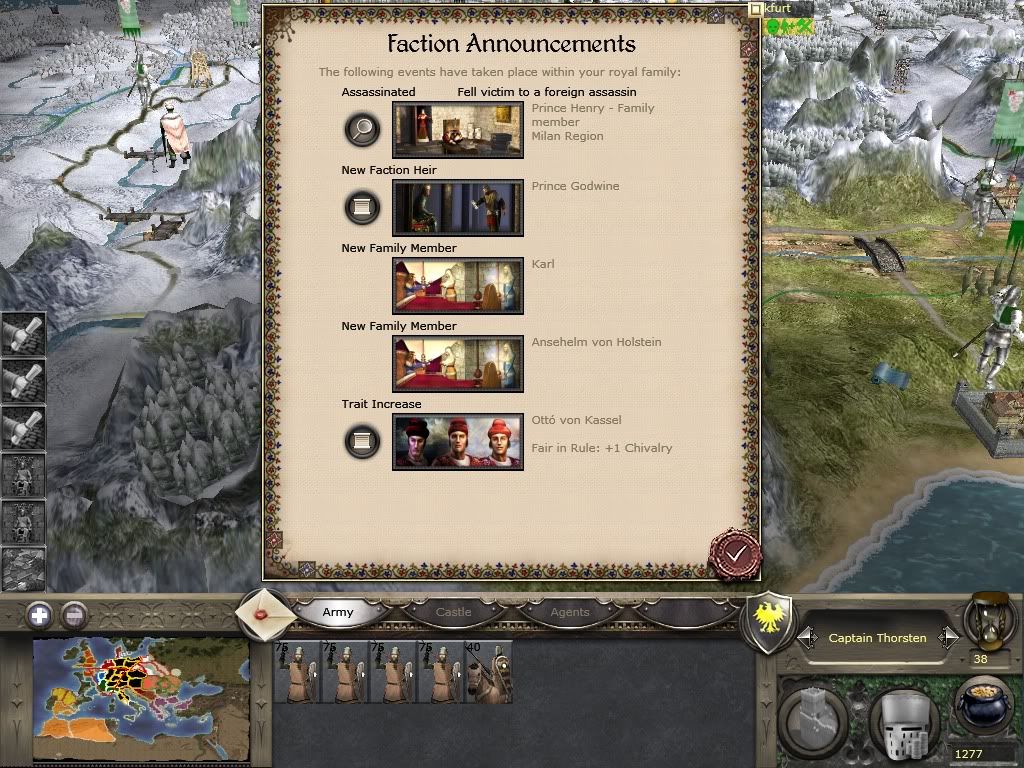Zoom out the minimap with the minus button
The width and height of the screenshot is (1024, 768).
[x=73, y=615]
